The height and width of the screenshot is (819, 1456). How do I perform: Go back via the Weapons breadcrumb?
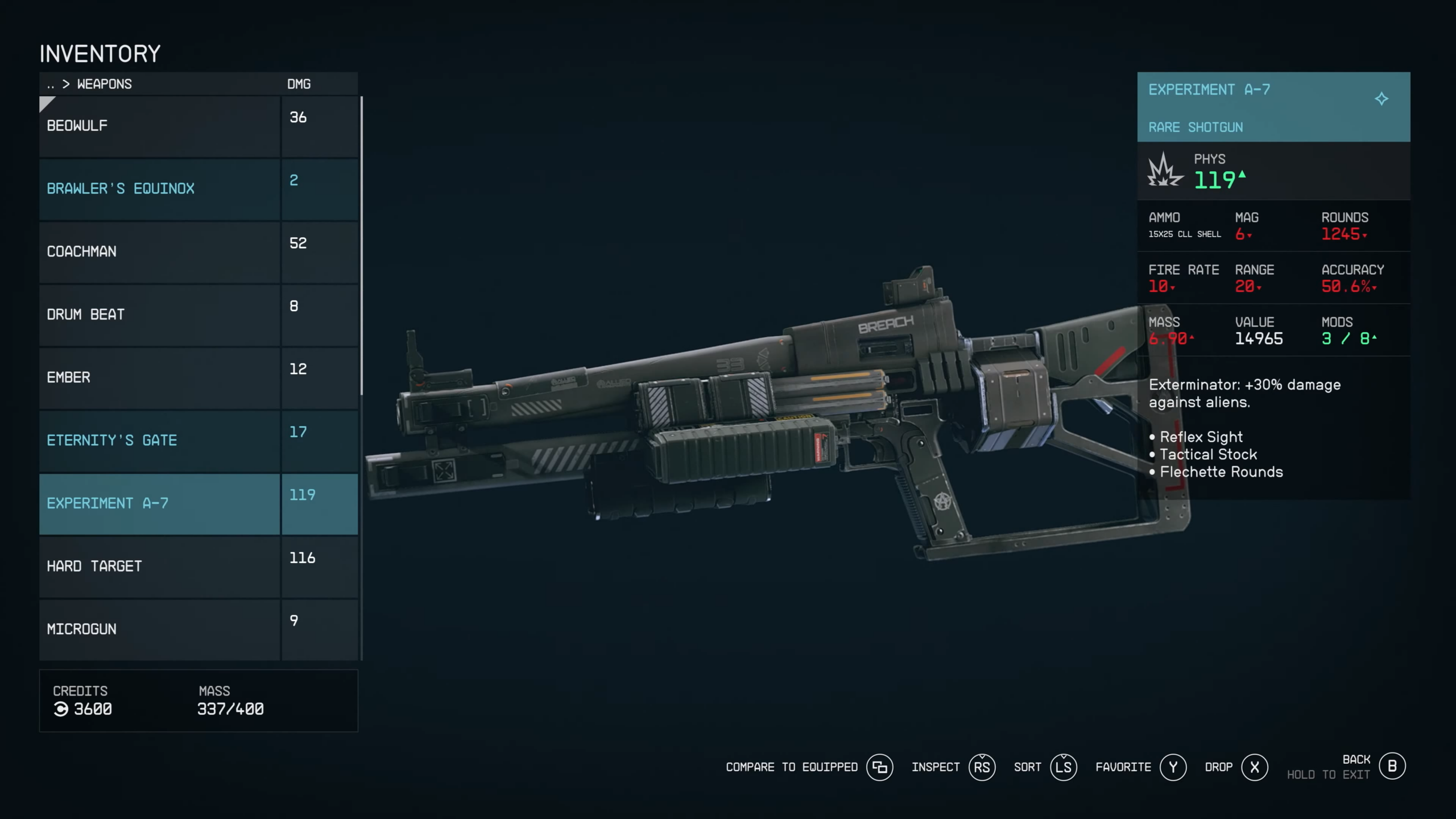[x=104, y=84]
